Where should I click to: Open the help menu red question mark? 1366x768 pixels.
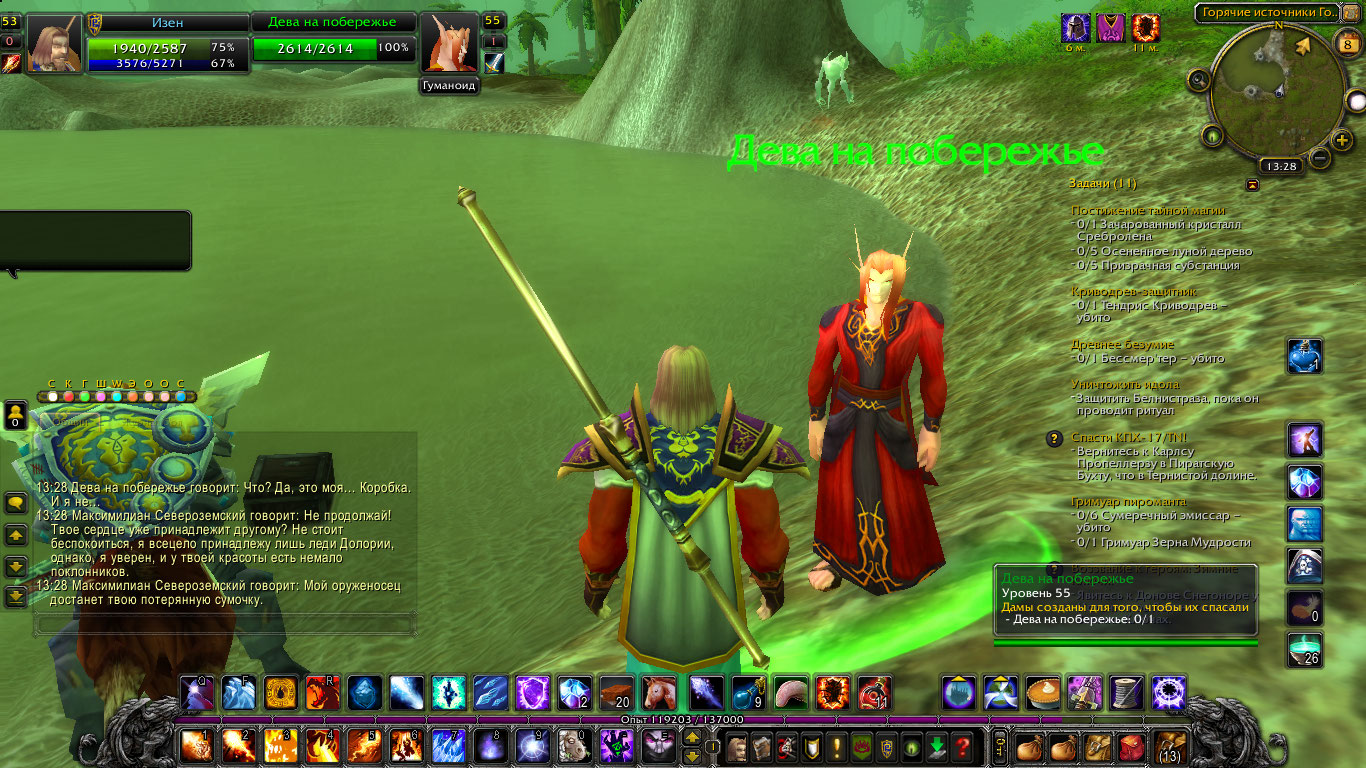pyautogui.click(x=962, y=746)
